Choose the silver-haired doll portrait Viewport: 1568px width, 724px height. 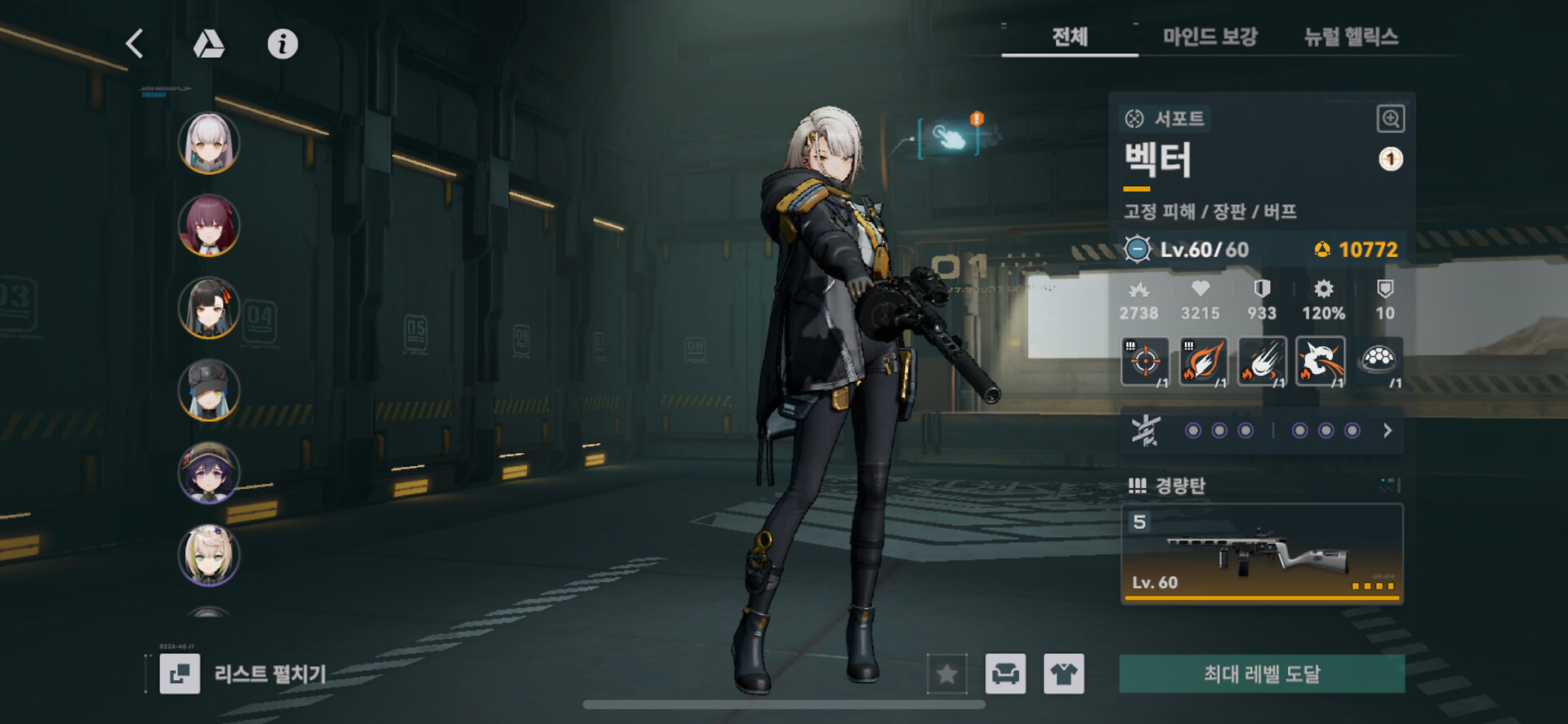click(209, 143)
